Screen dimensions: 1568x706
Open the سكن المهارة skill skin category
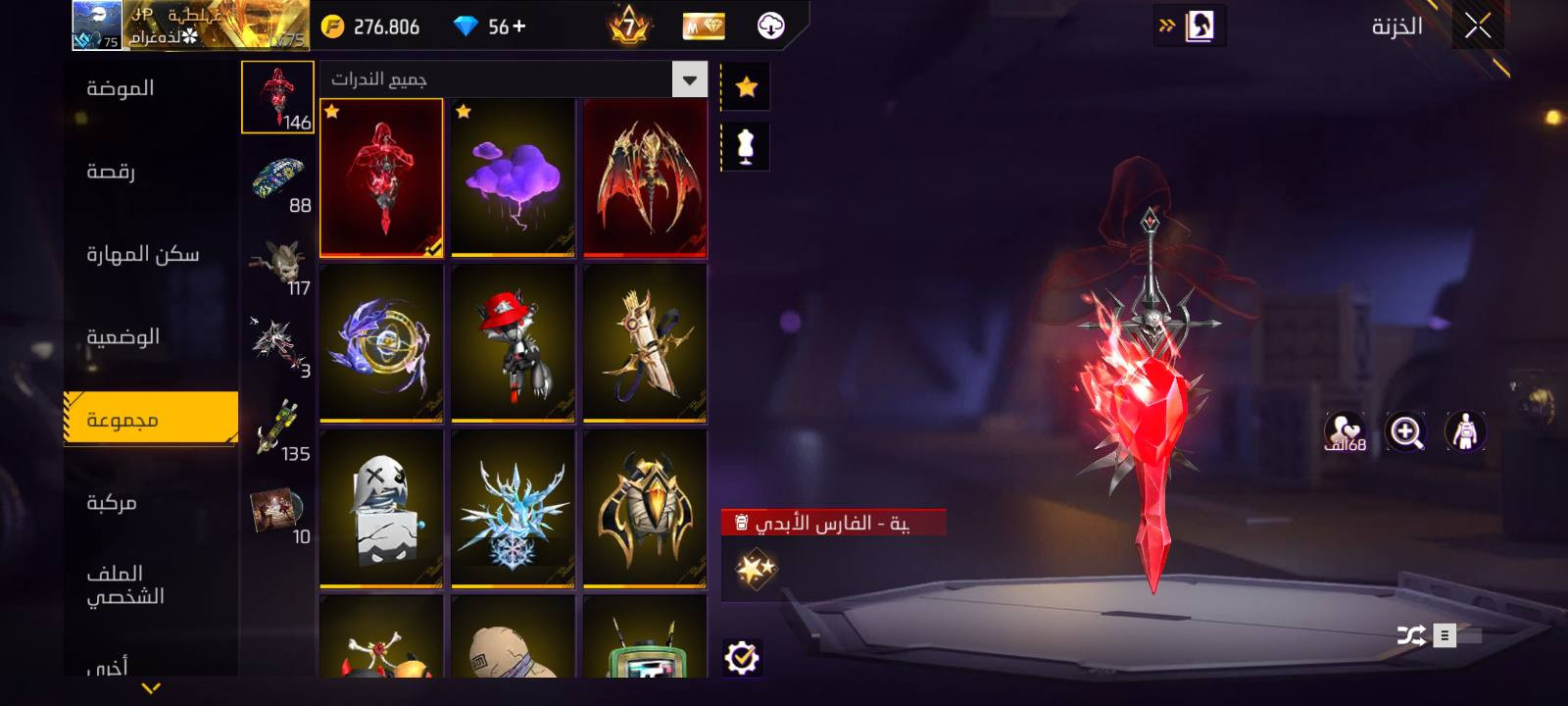tap(142, 255)
